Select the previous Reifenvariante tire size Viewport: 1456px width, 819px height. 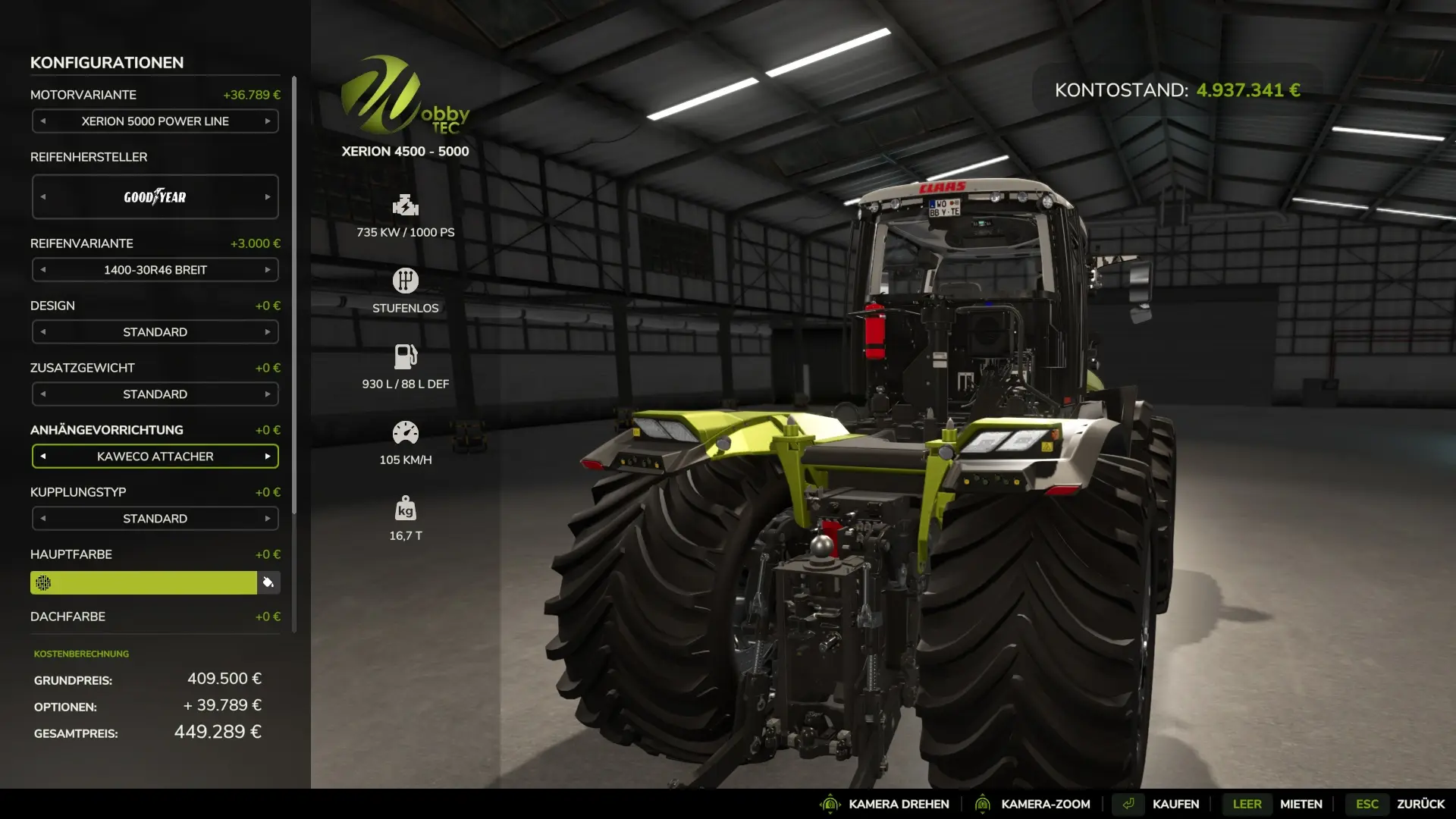43,270
